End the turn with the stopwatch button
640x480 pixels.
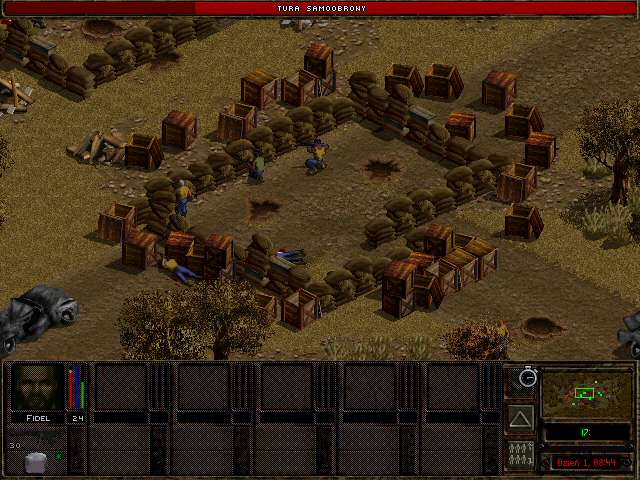[x=521, y=379]
